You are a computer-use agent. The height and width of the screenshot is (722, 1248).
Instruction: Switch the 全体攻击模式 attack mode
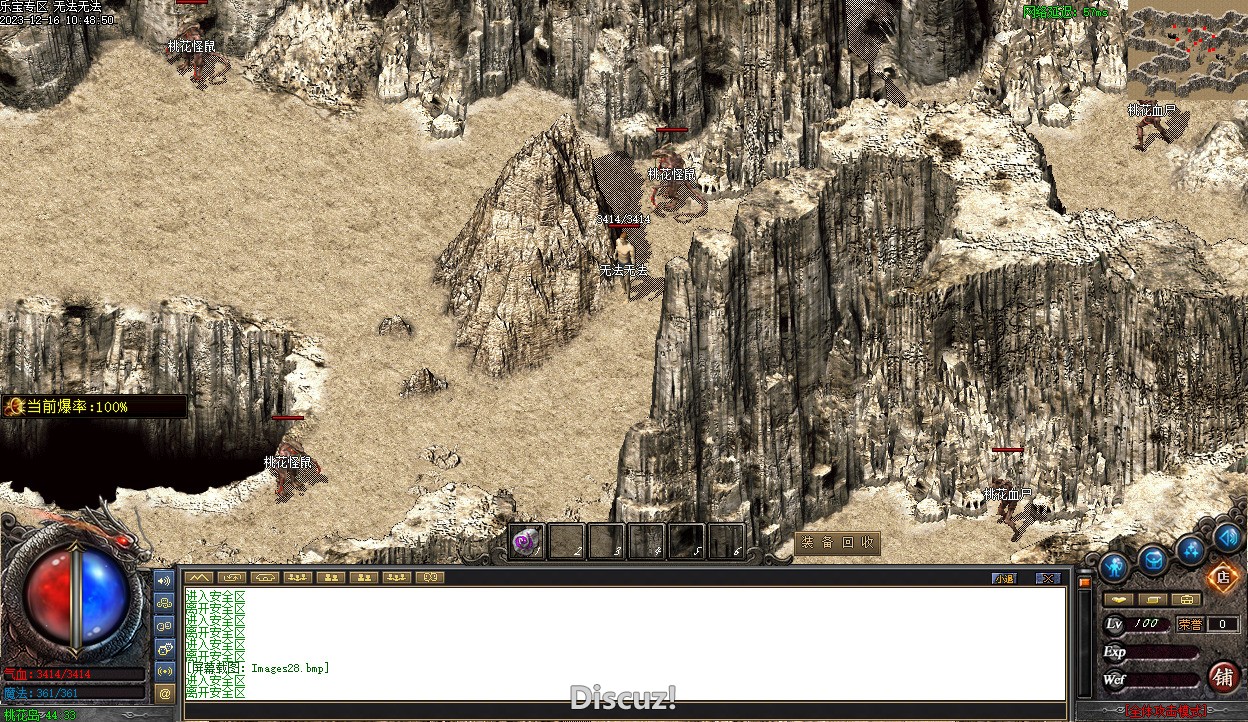(x=1165, y=712)
